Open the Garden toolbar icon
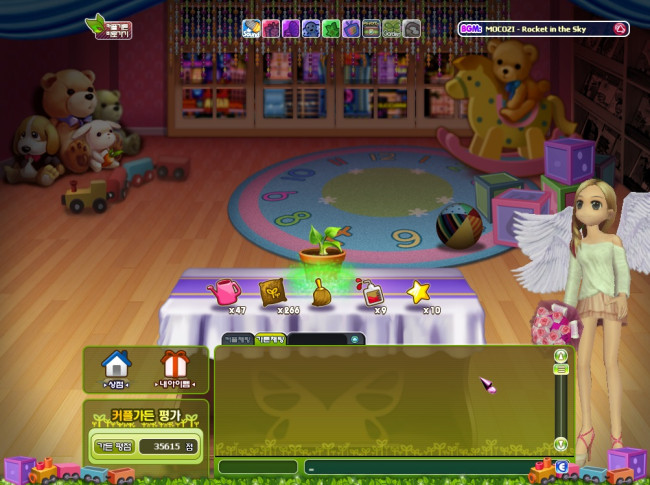The image size is (650, 485). (391, 29)
